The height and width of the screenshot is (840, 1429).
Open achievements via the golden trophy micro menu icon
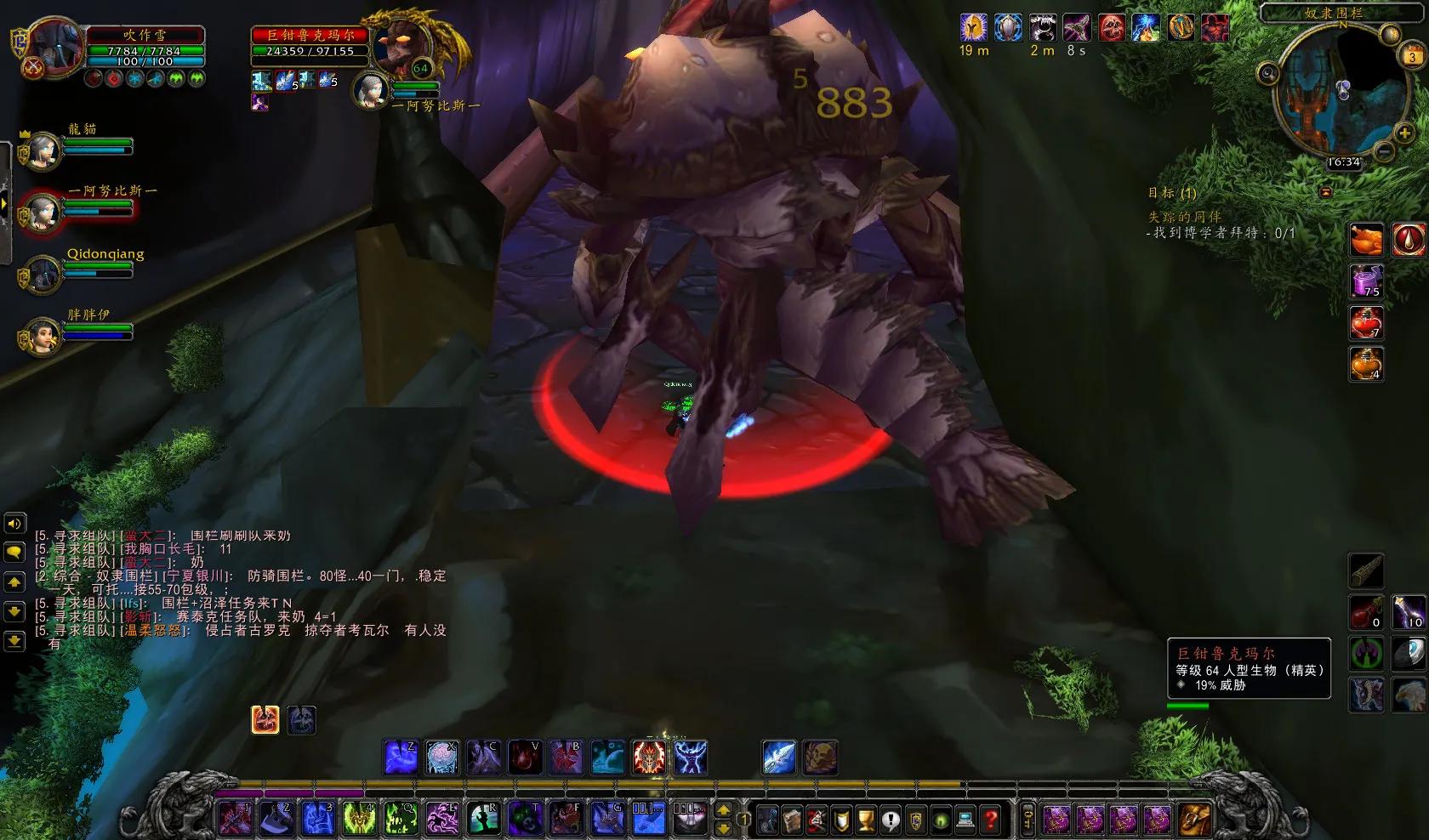[866, 822]
